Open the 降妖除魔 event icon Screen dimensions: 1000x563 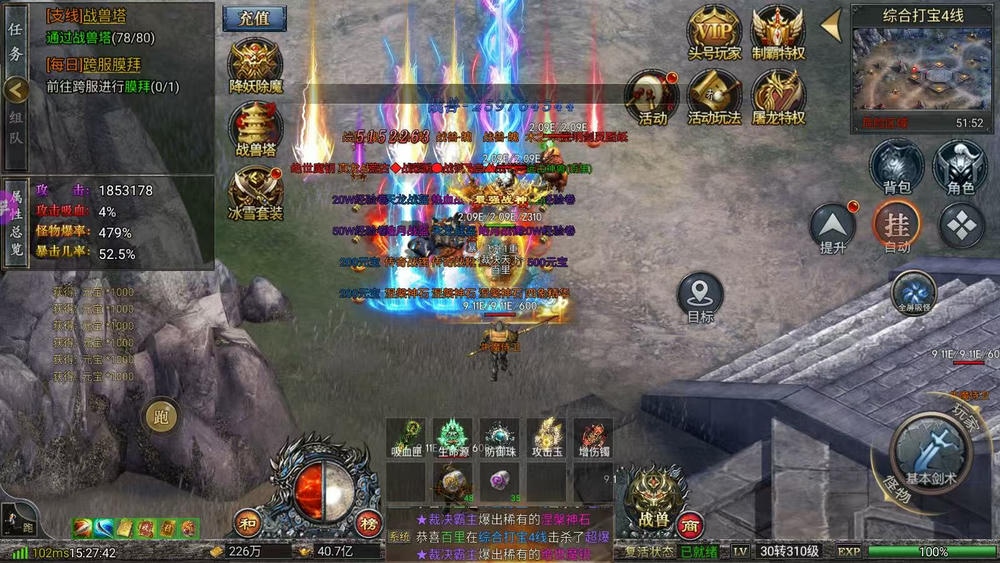(255, 64)
